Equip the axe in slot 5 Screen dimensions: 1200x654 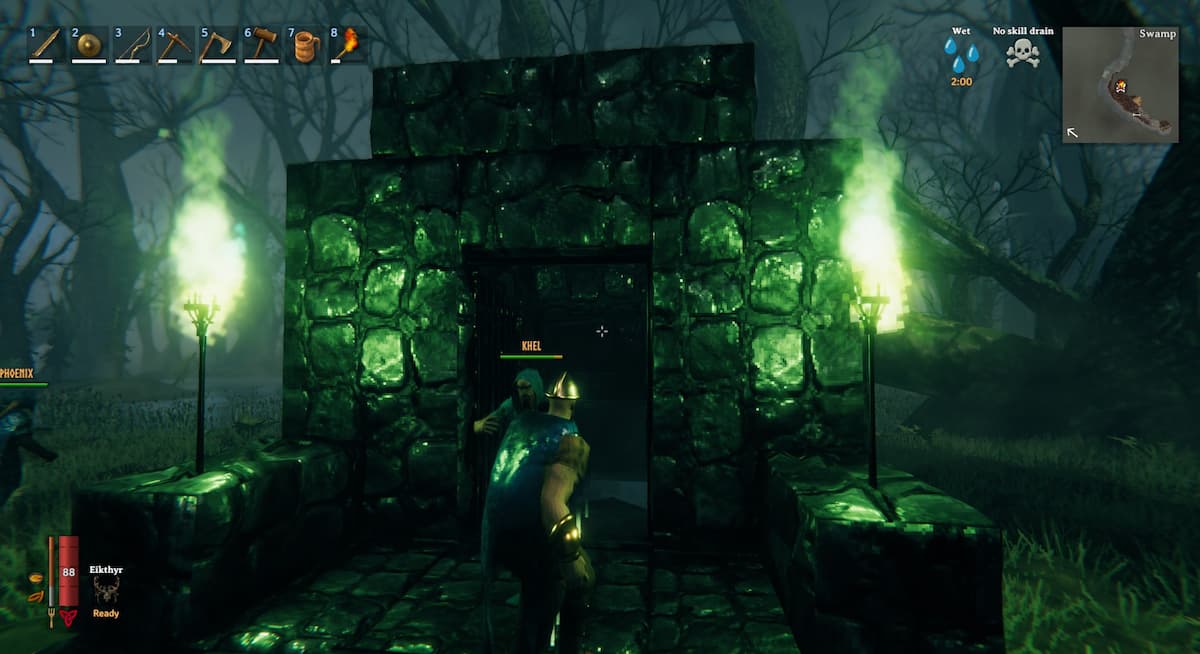[217, 45]
